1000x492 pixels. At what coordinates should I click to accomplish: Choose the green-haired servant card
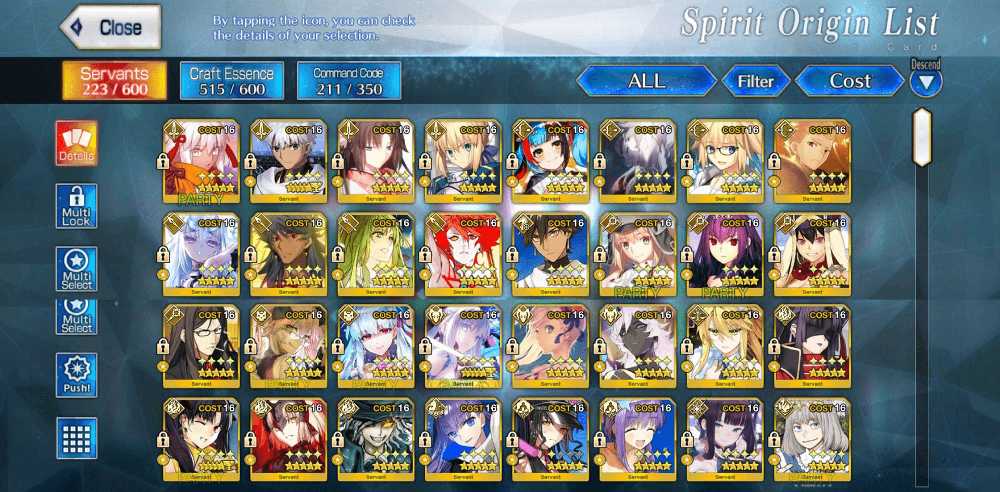(375, 255)
